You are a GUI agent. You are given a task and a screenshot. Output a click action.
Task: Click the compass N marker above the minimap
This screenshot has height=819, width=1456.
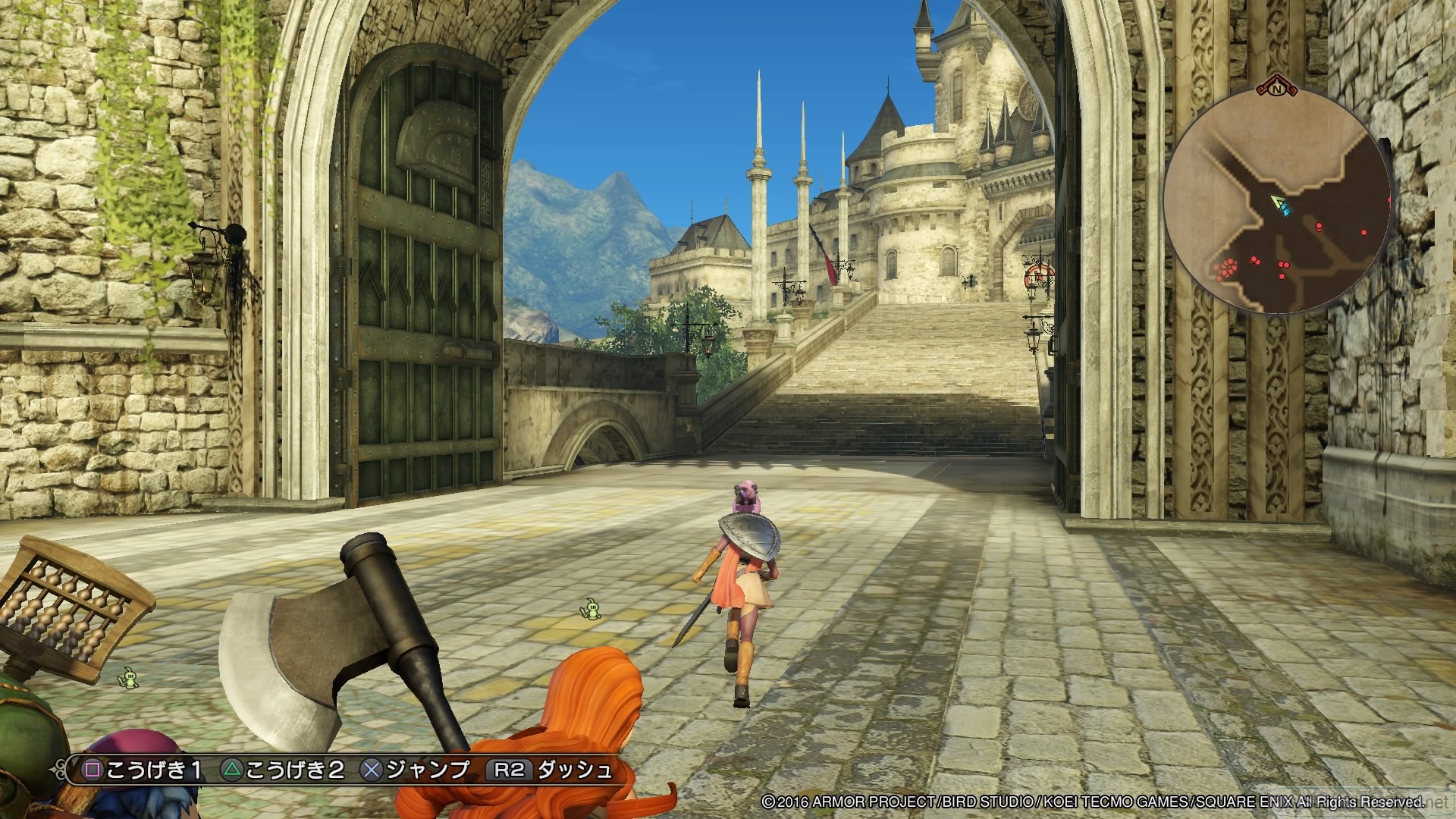[1277, 89]
